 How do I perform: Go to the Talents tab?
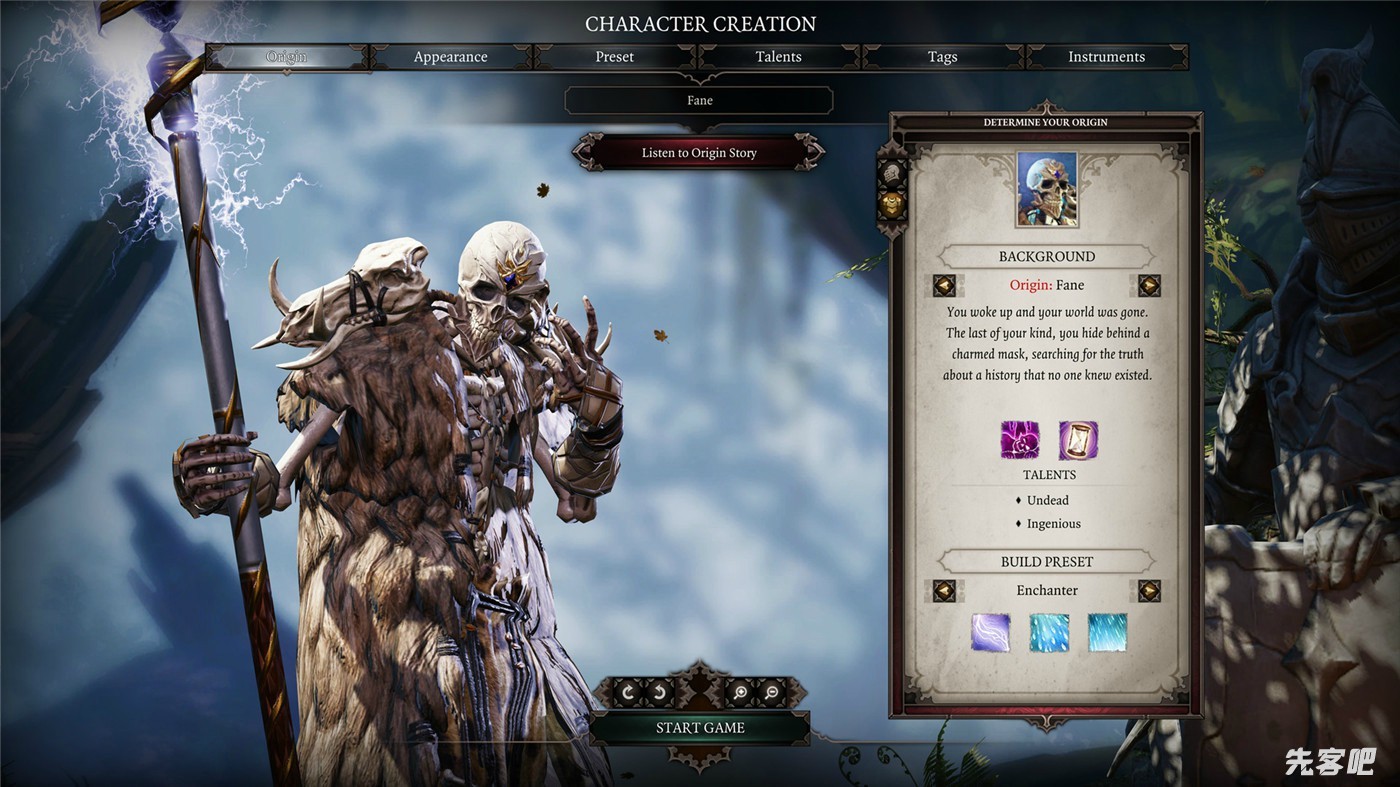[x=778, y=57]
